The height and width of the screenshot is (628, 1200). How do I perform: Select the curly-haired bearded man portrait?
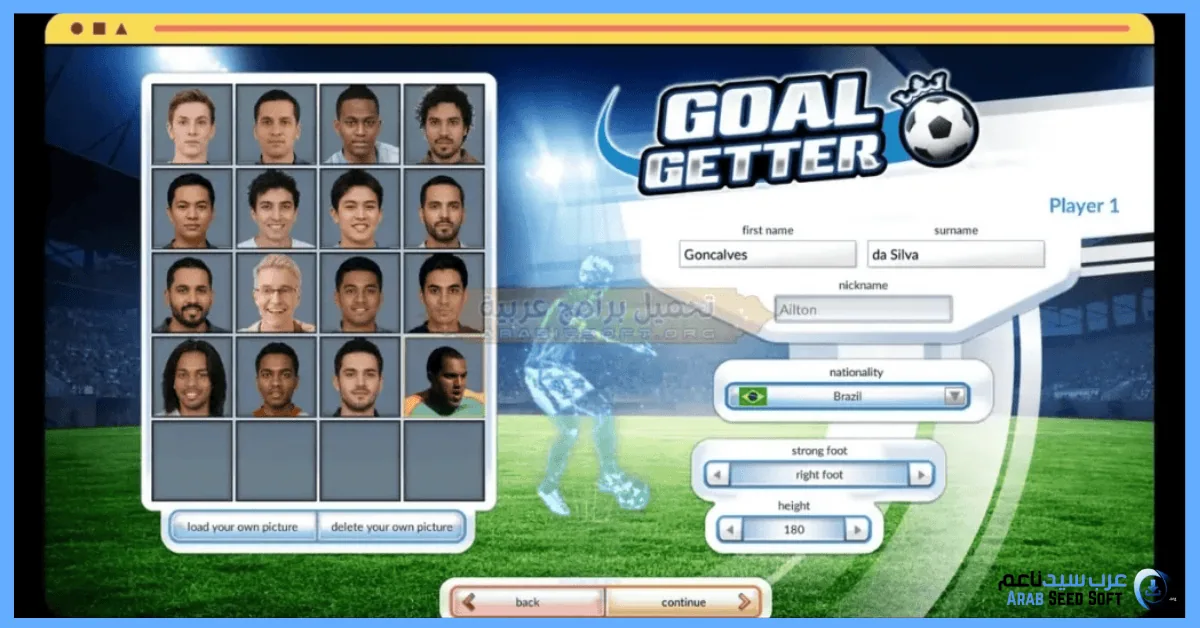coord(444,124)
